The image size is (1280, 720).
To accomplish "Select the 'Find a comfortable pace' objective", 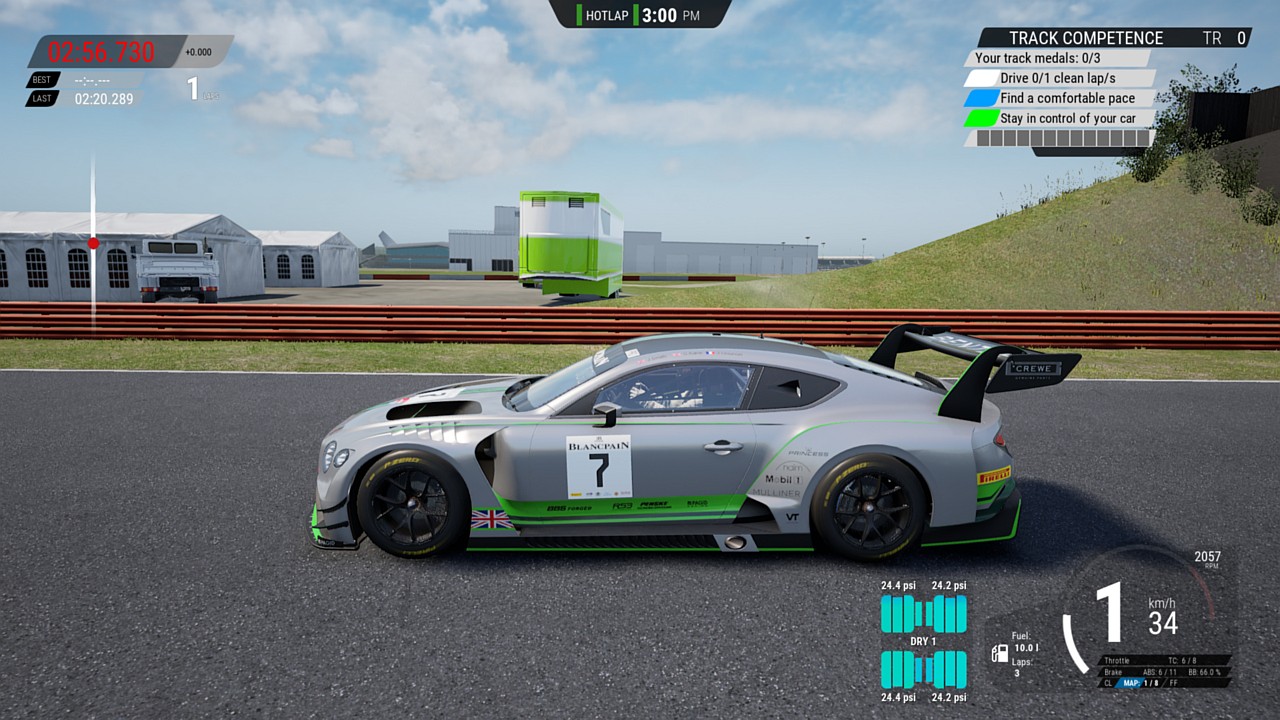I will click(1066, 98).
